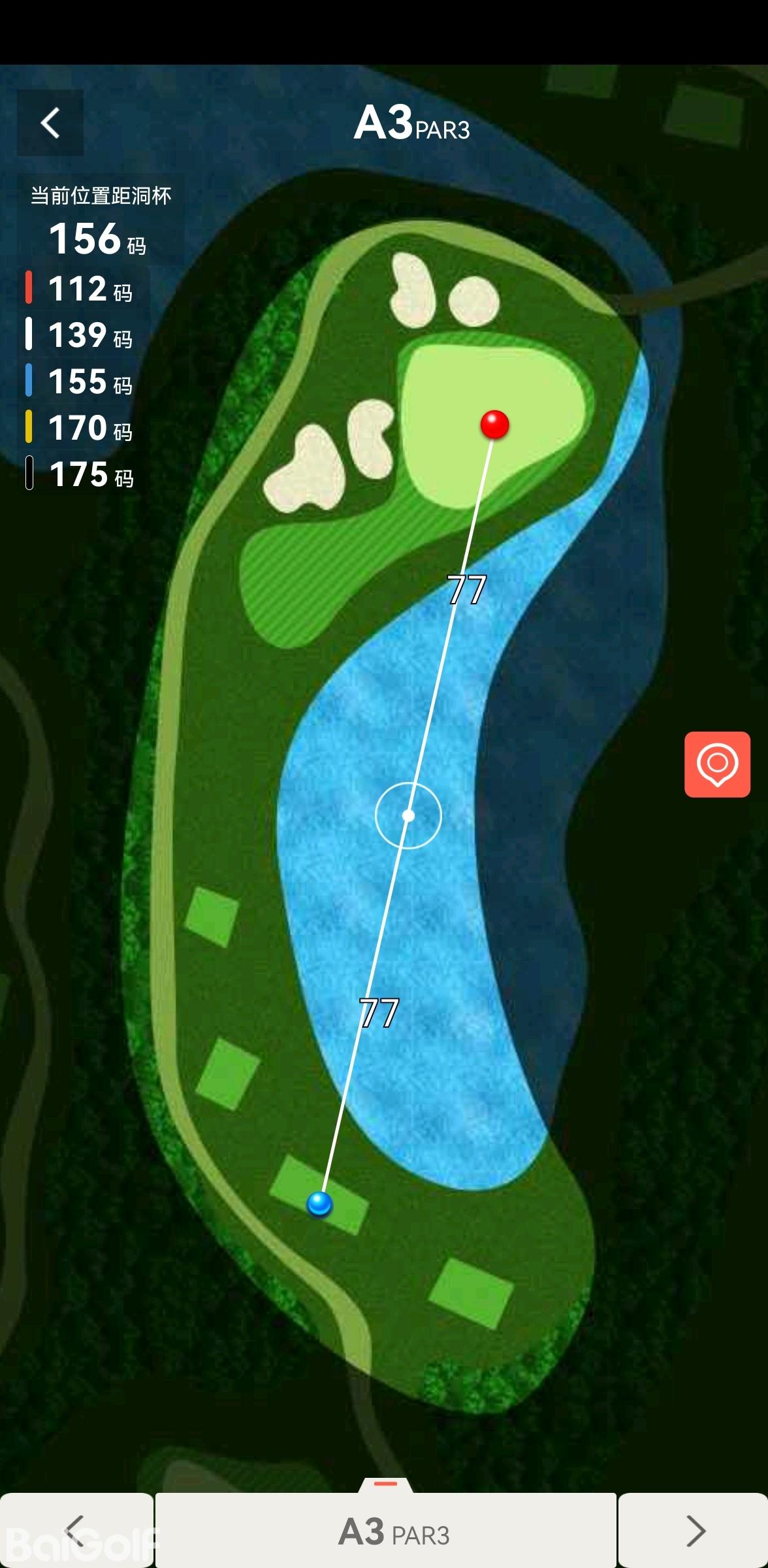
Task: Open the A3 PAR3 bottom panel
Action: tap(393, 1531)
